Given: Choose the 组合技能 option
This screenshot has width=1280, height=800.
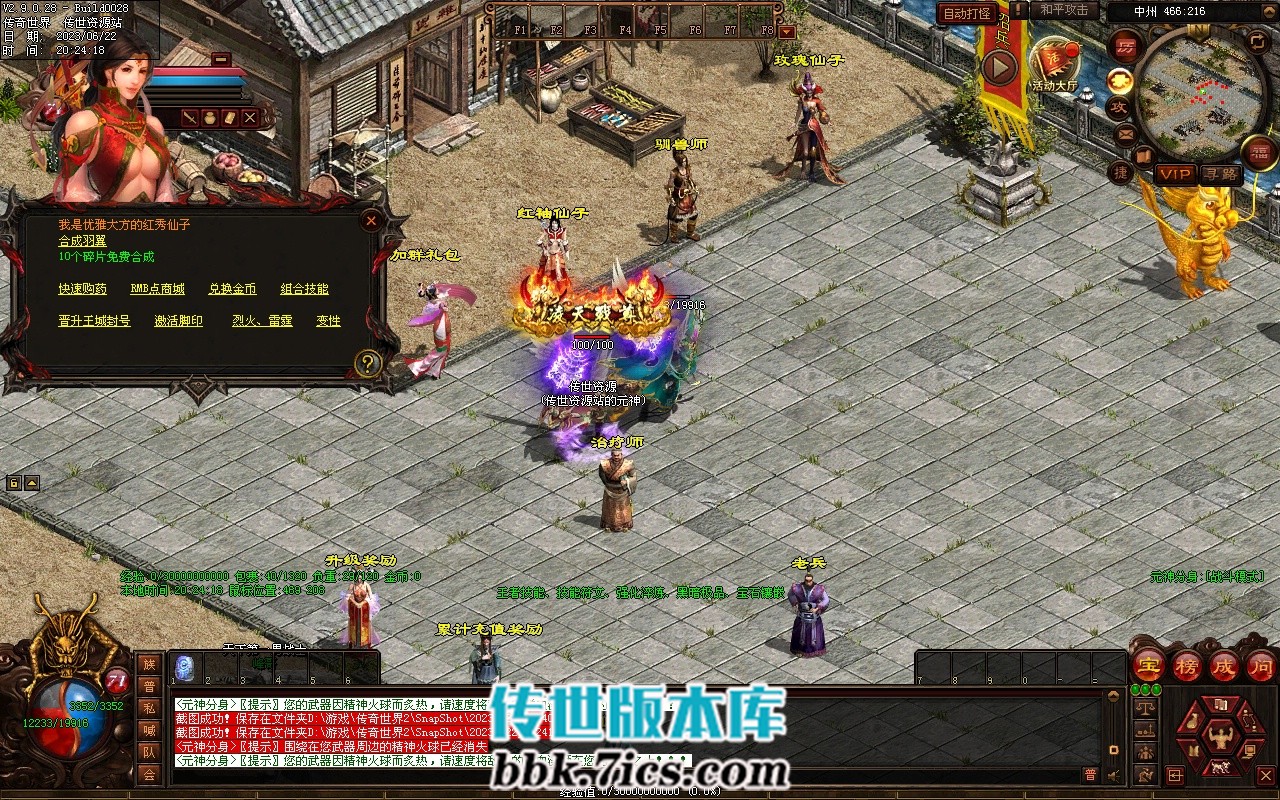Looking at the screenshot, I should pos(304,289).
